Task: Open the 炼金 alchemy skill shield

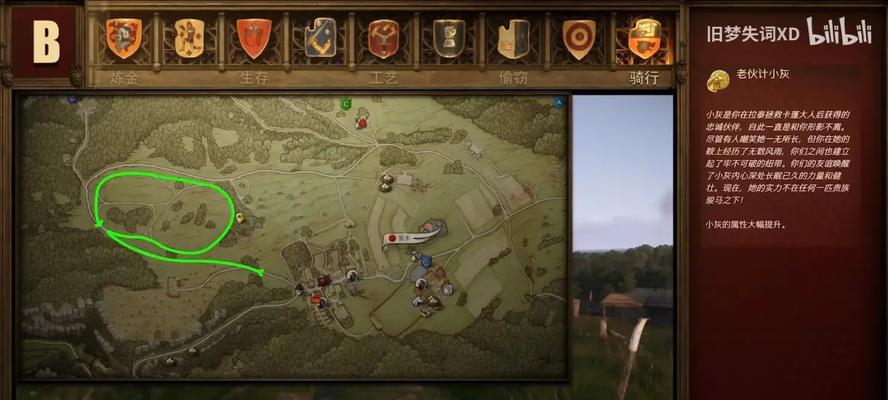Action: pyautogui.click(x=125, y=39)
